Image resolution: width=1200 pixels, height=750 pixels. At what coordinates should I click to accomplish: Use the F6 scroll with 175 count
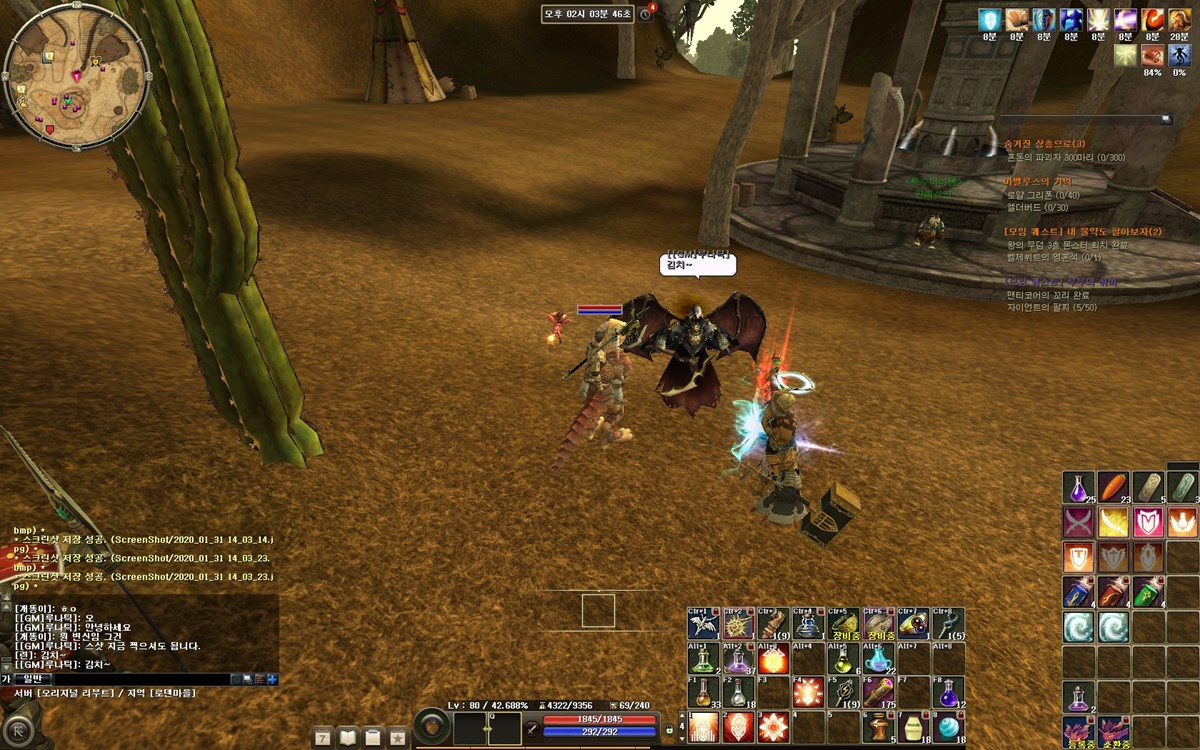coord(877,693)
